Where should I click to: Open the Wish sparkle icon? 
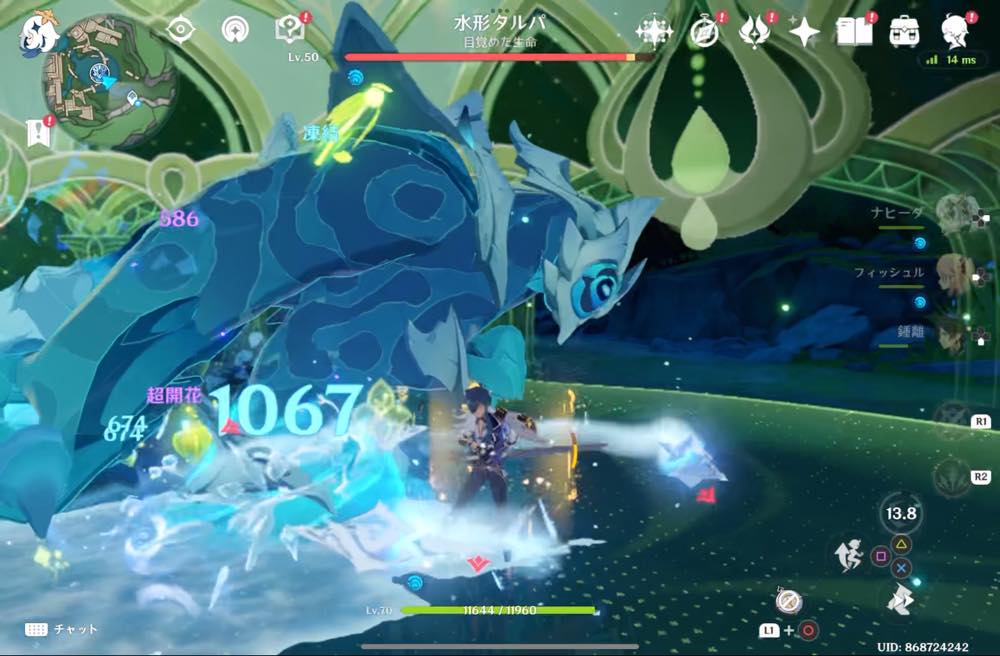654,32
